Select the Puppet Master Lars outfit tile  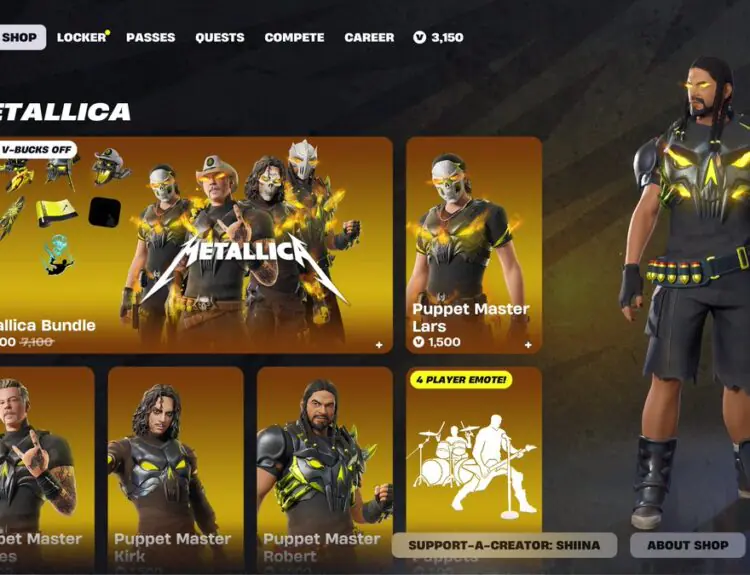(474, 245)
